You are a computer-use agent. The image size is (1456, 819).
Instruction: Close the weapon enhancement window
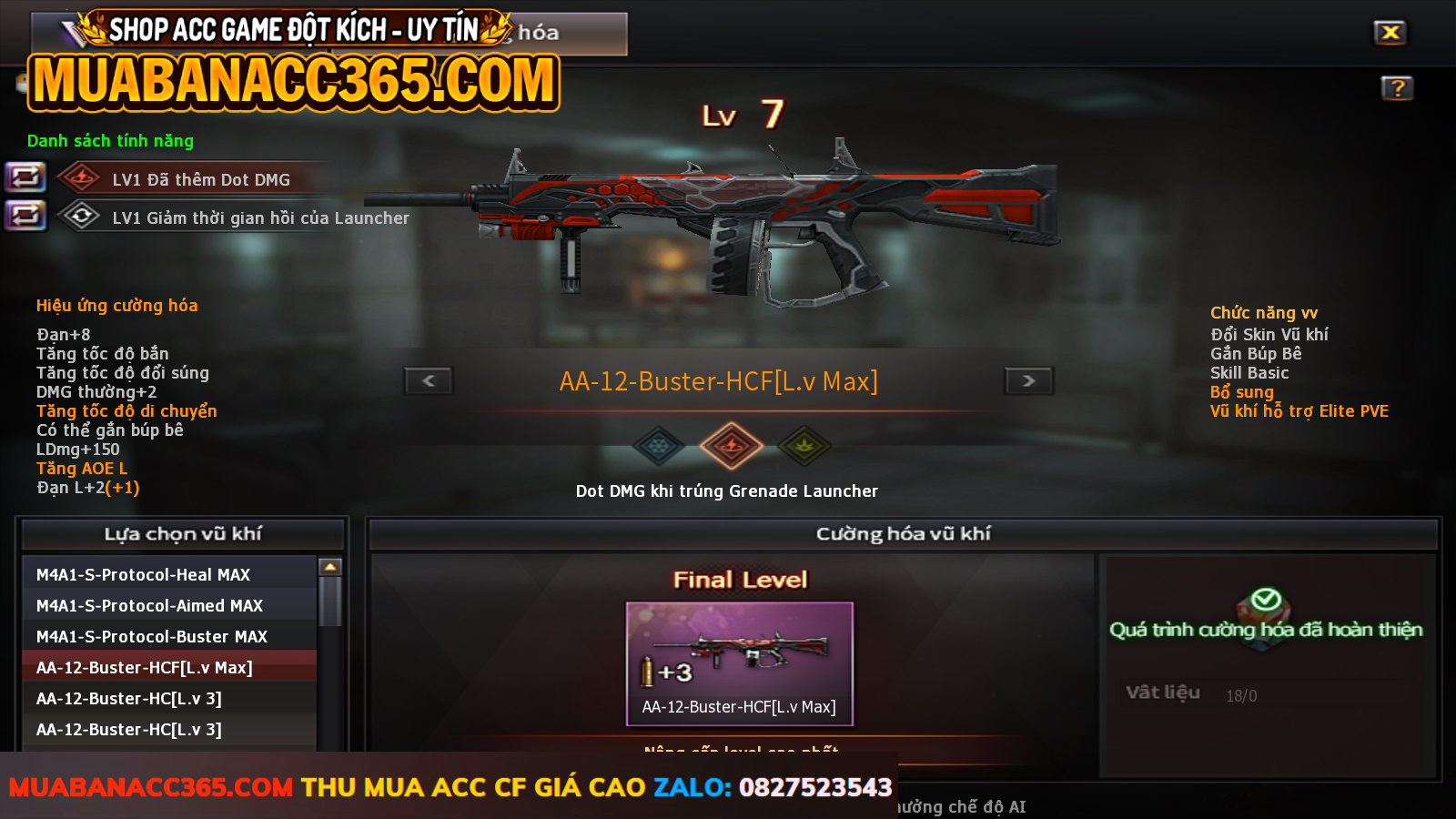pyautogui.click(x=1390, y=33)
